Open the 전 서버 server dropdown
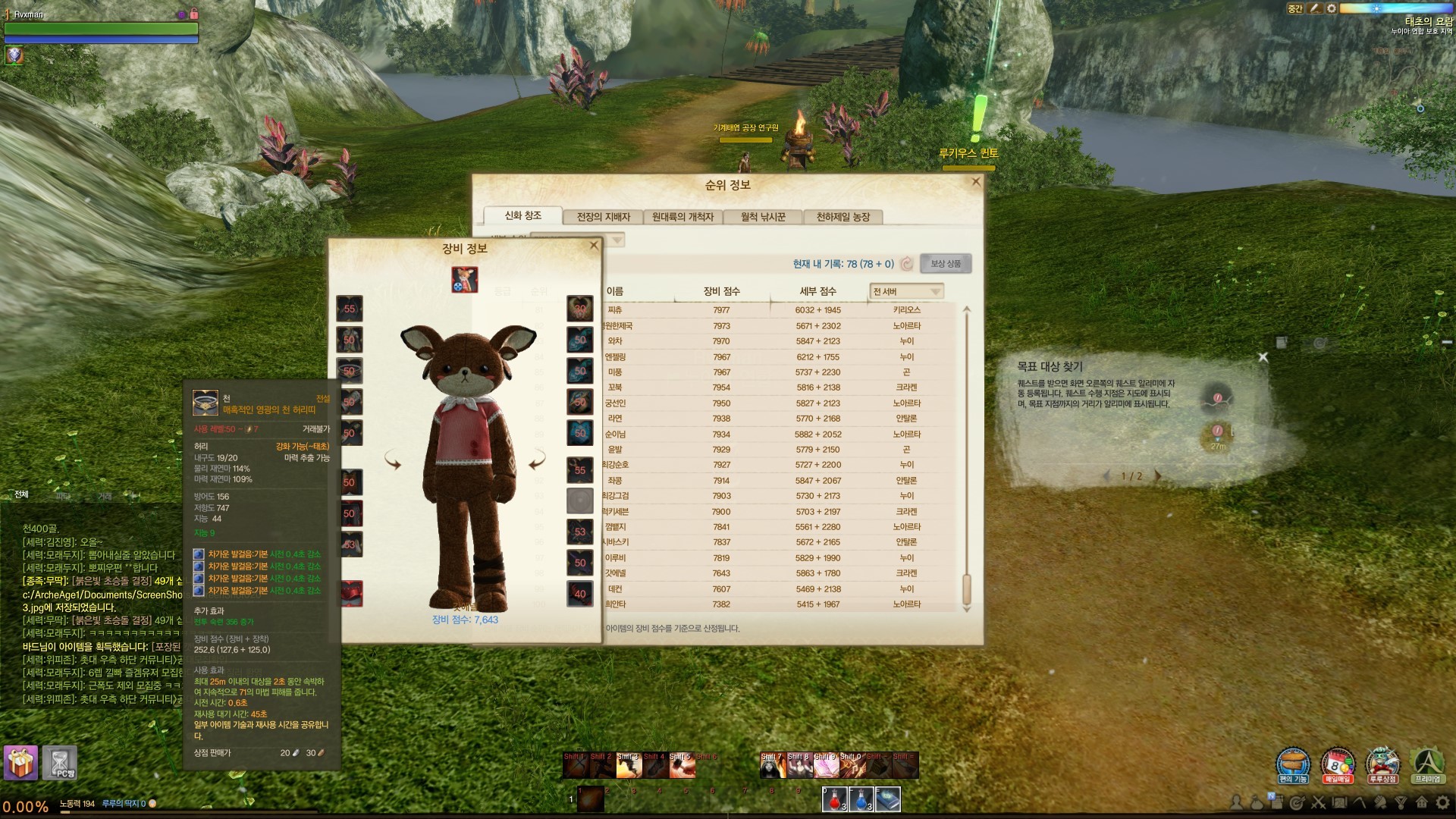Viewport: 1456px width, 819px height. [x=906, y=291]
